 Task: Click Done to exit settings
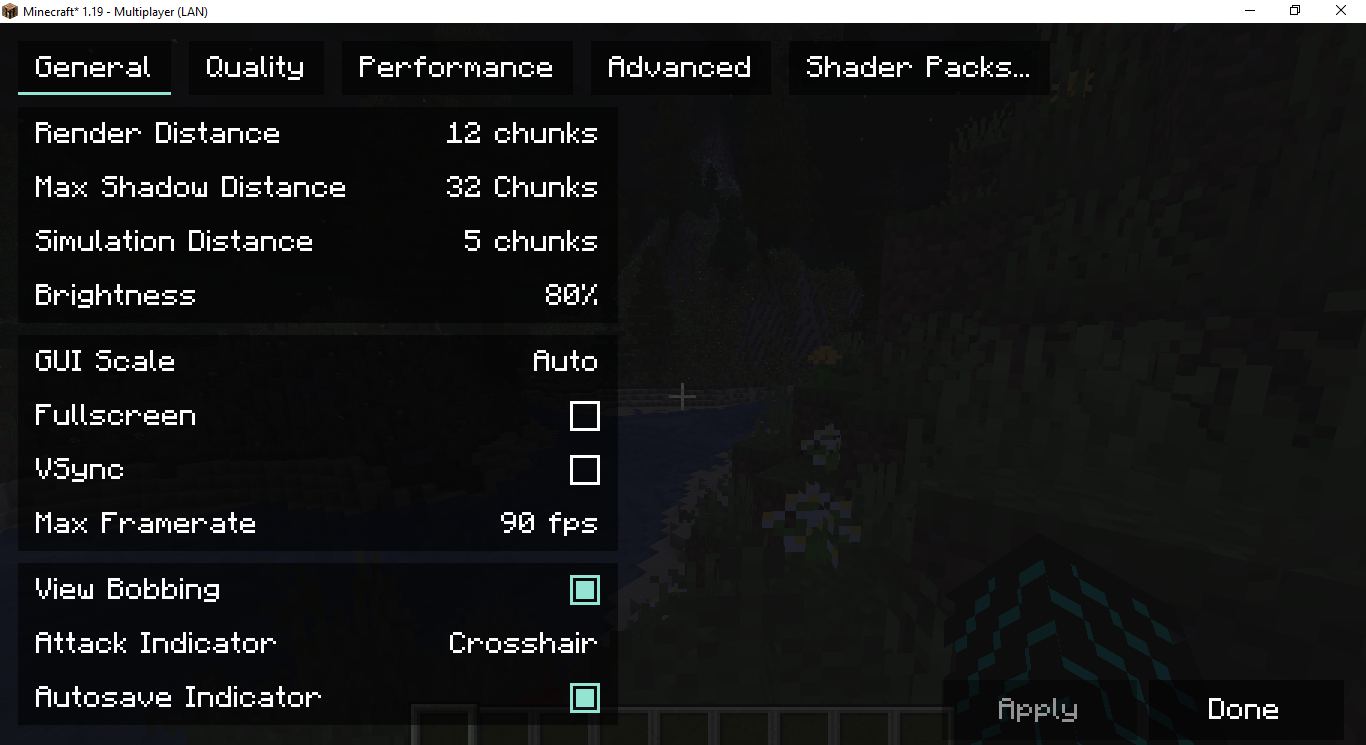click(x=1242, y=709)
